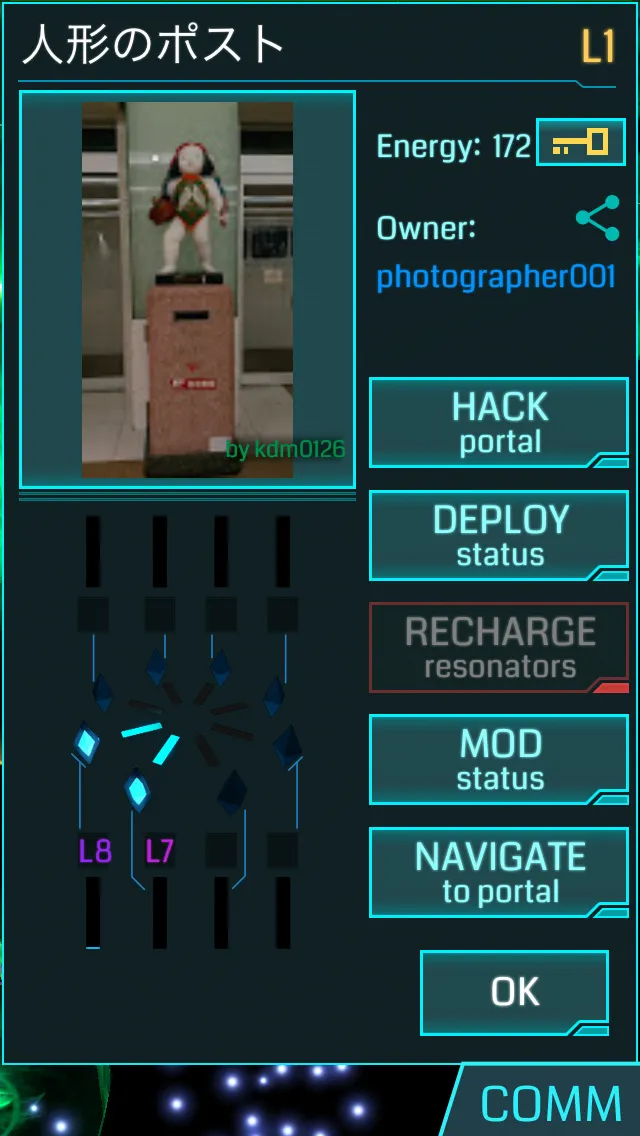Viewport: 640px width, 1136px height.
Task: Choose NAVIGATE to portal
Action: pos(499,872)
